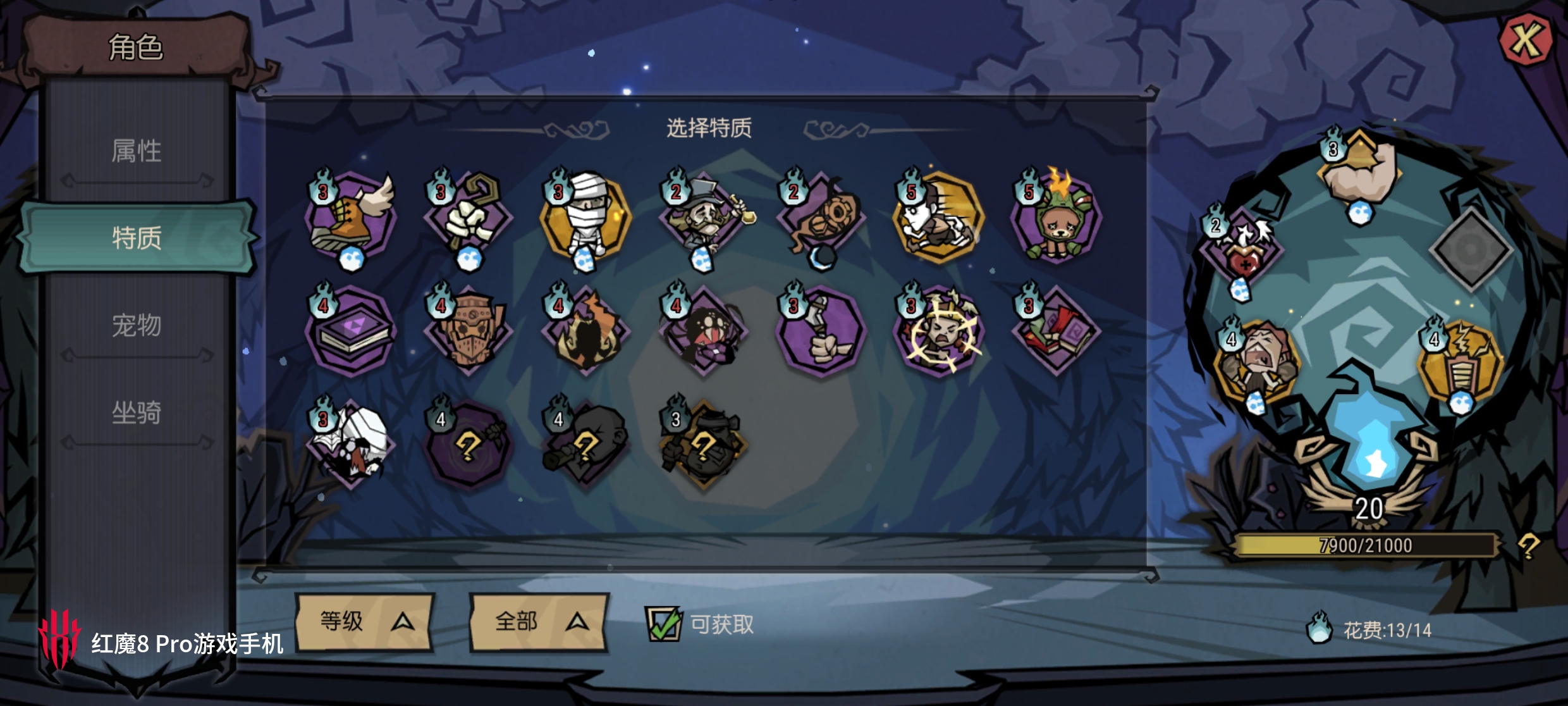The image size is (1568, 706).
Task: Click the empty diamond trait slot
Action: (1471, 249)
